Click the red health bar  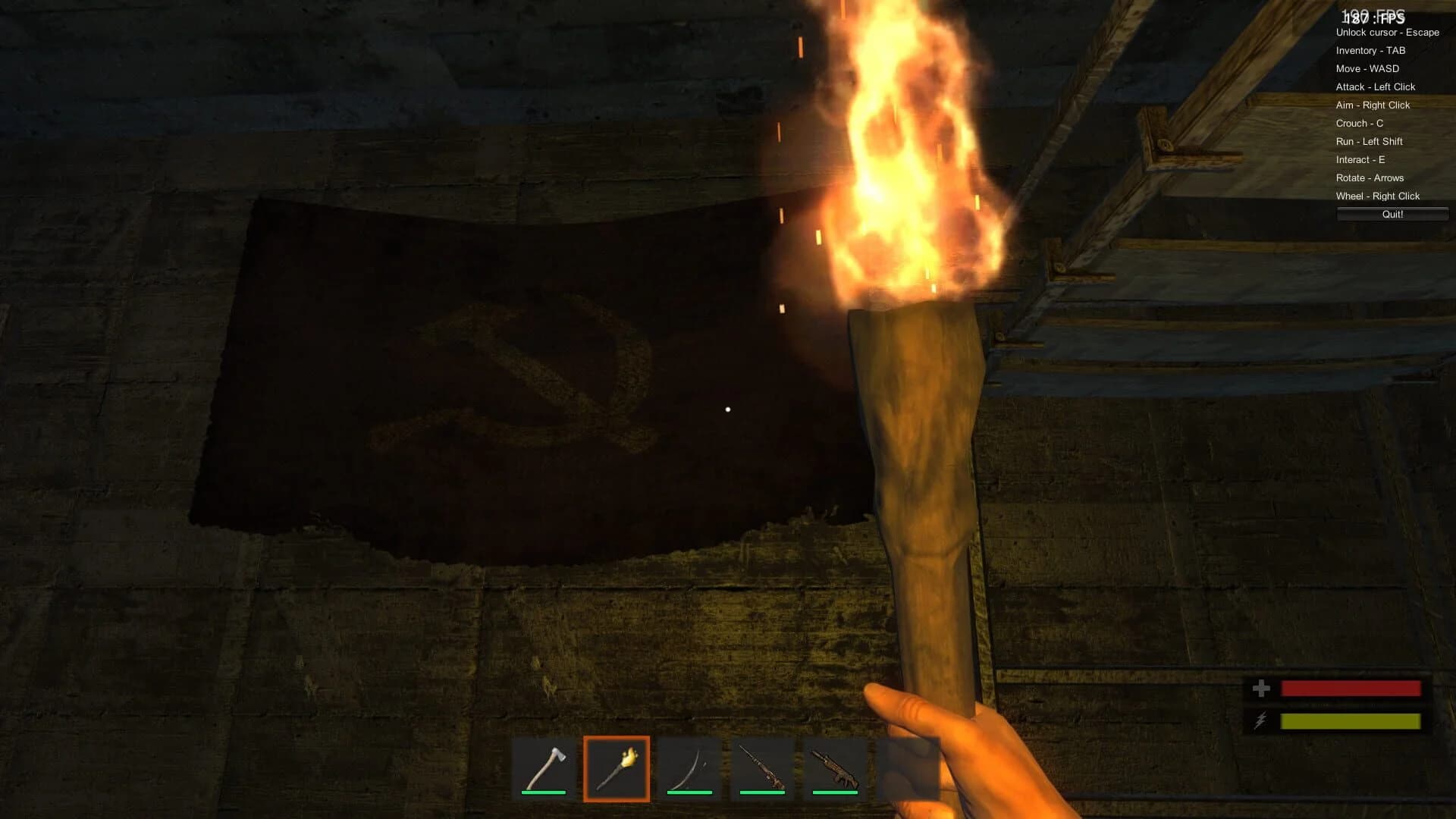tap(1350, 690)
